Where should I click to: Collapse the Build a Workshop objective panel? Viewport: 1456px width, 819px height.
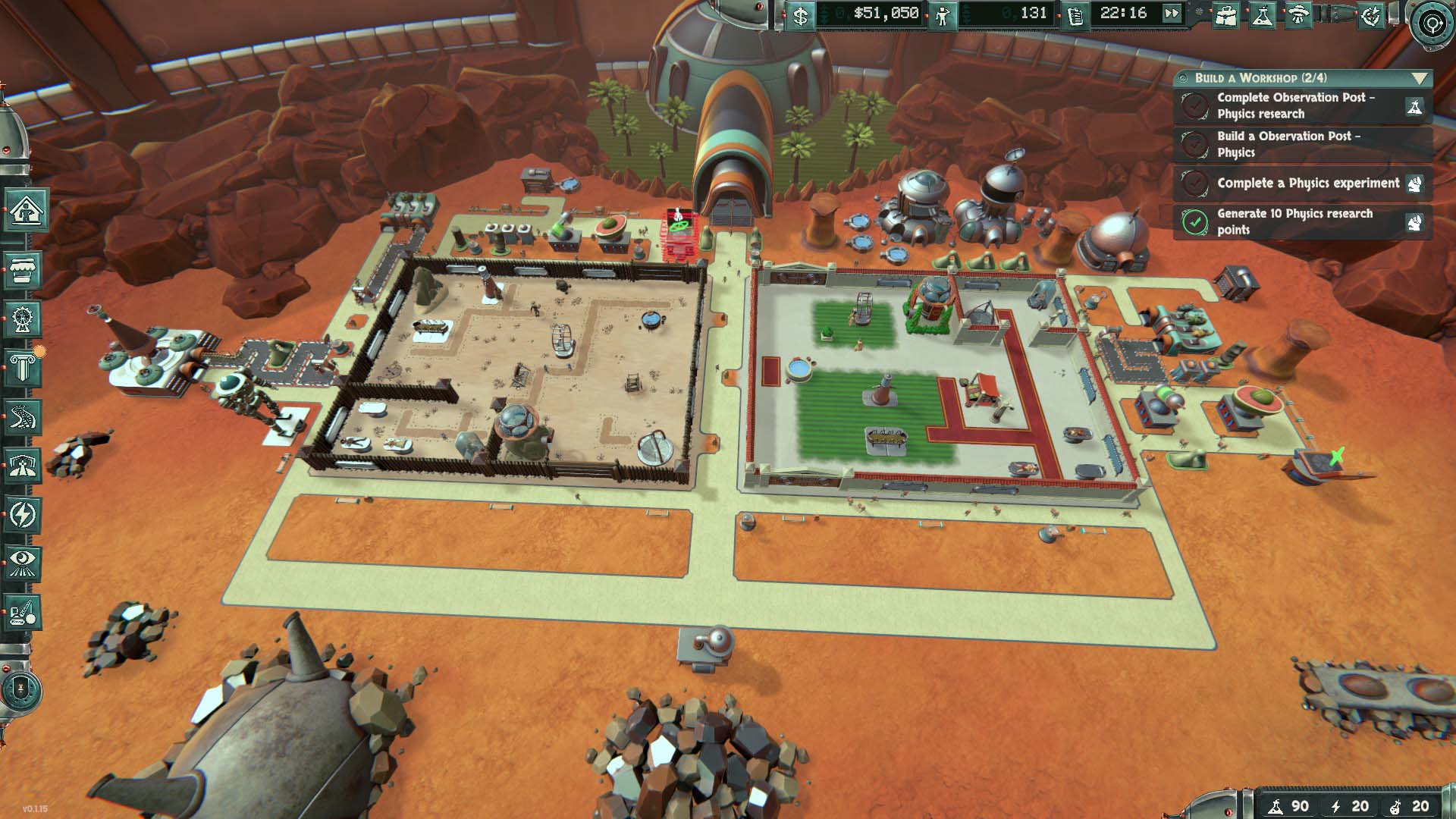(x=1420, y=78)
